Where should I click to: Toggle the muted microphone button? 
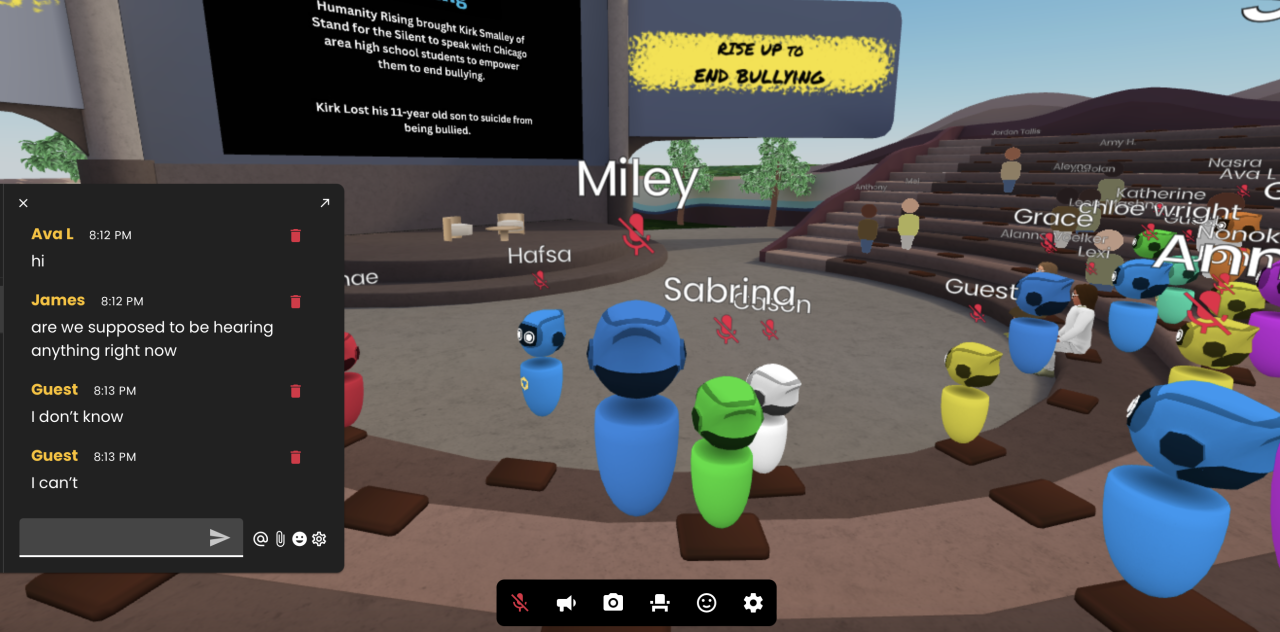pos(519,603)
